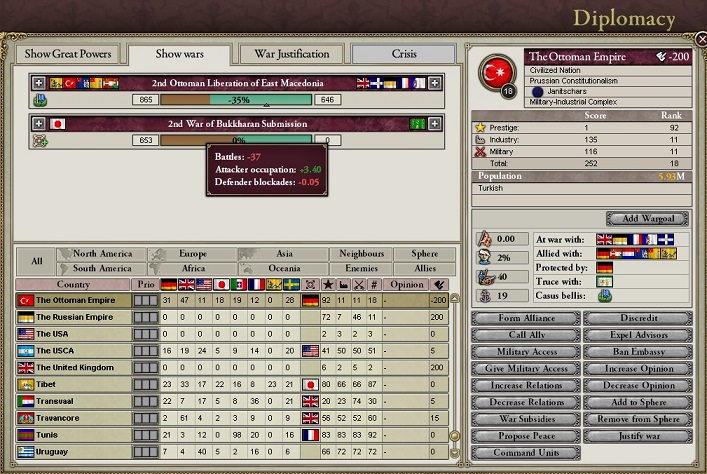Click the Add Wargoal button

[646, 219]
